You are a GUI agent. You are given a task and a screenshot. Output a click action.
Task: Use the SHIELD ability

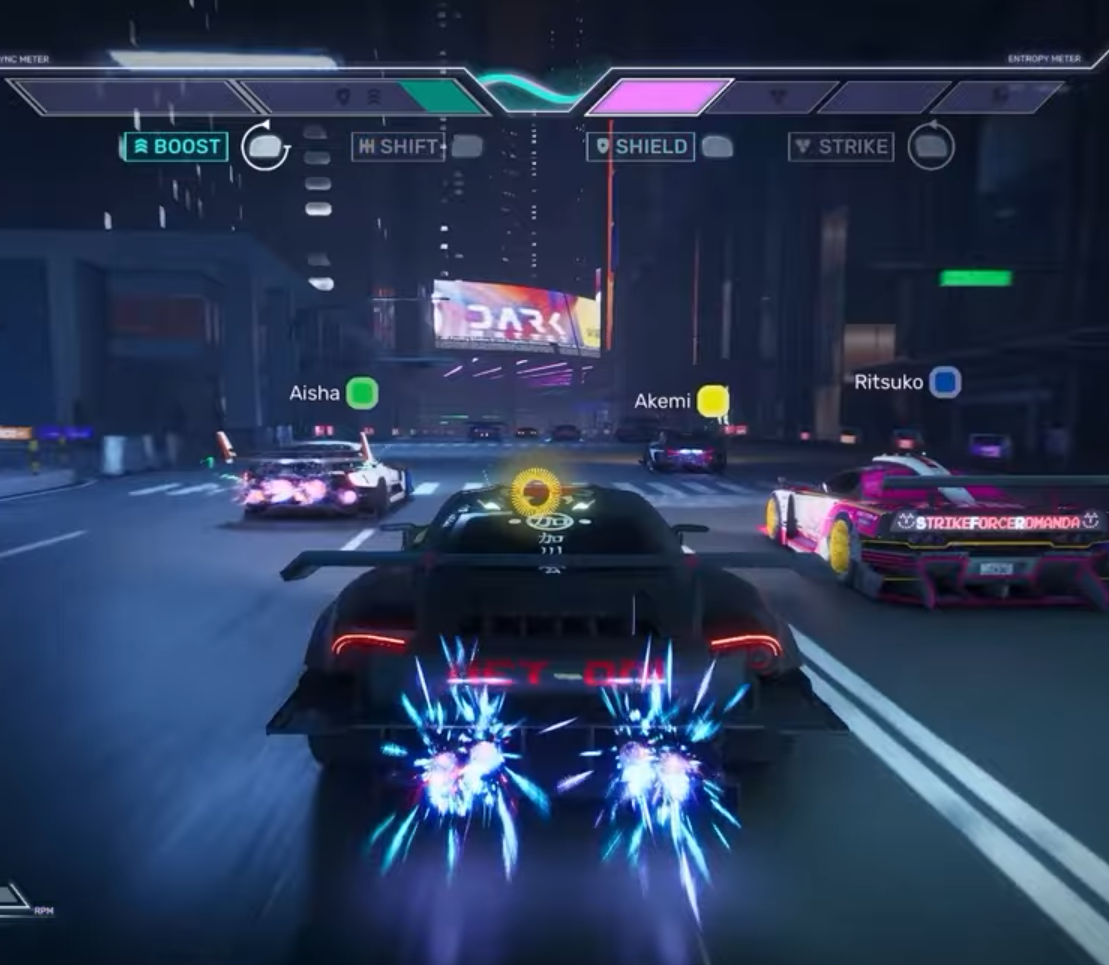640,147
